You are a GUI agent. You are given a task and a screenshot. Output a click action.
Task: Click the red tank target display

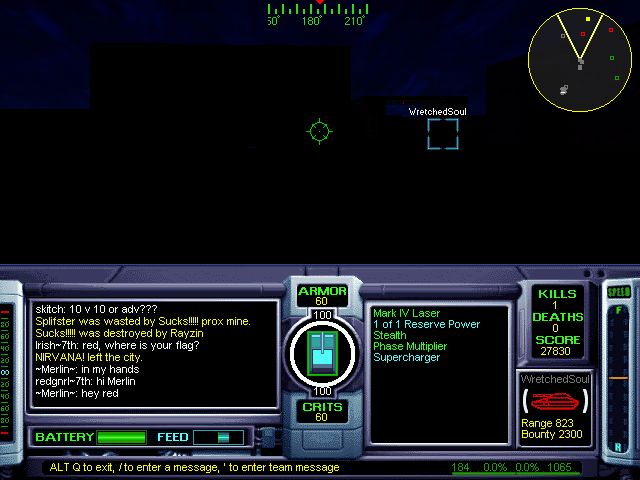(x=555, y=401)
